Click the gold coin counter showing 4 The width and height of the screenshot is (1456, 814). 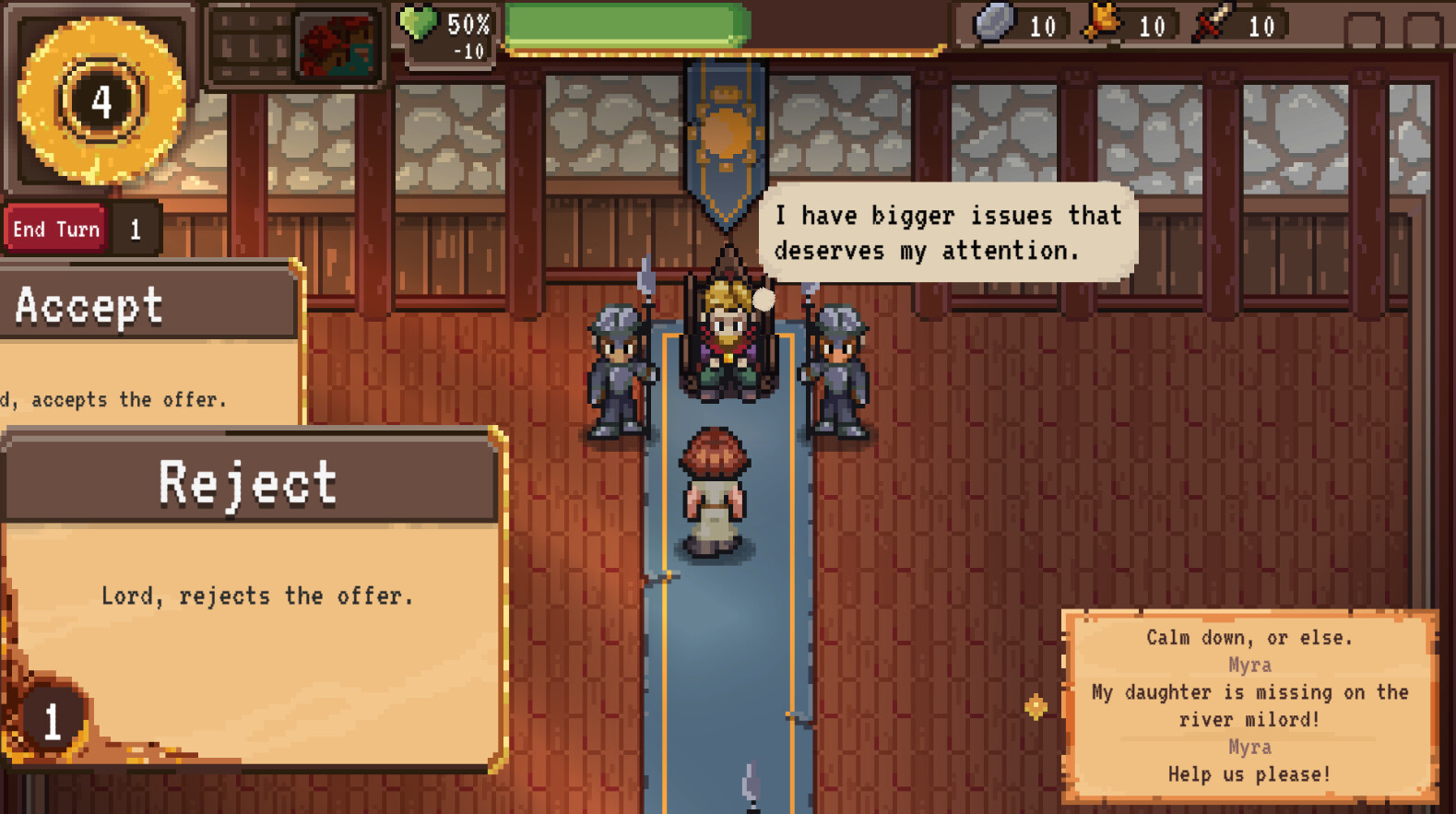(100, 101)
